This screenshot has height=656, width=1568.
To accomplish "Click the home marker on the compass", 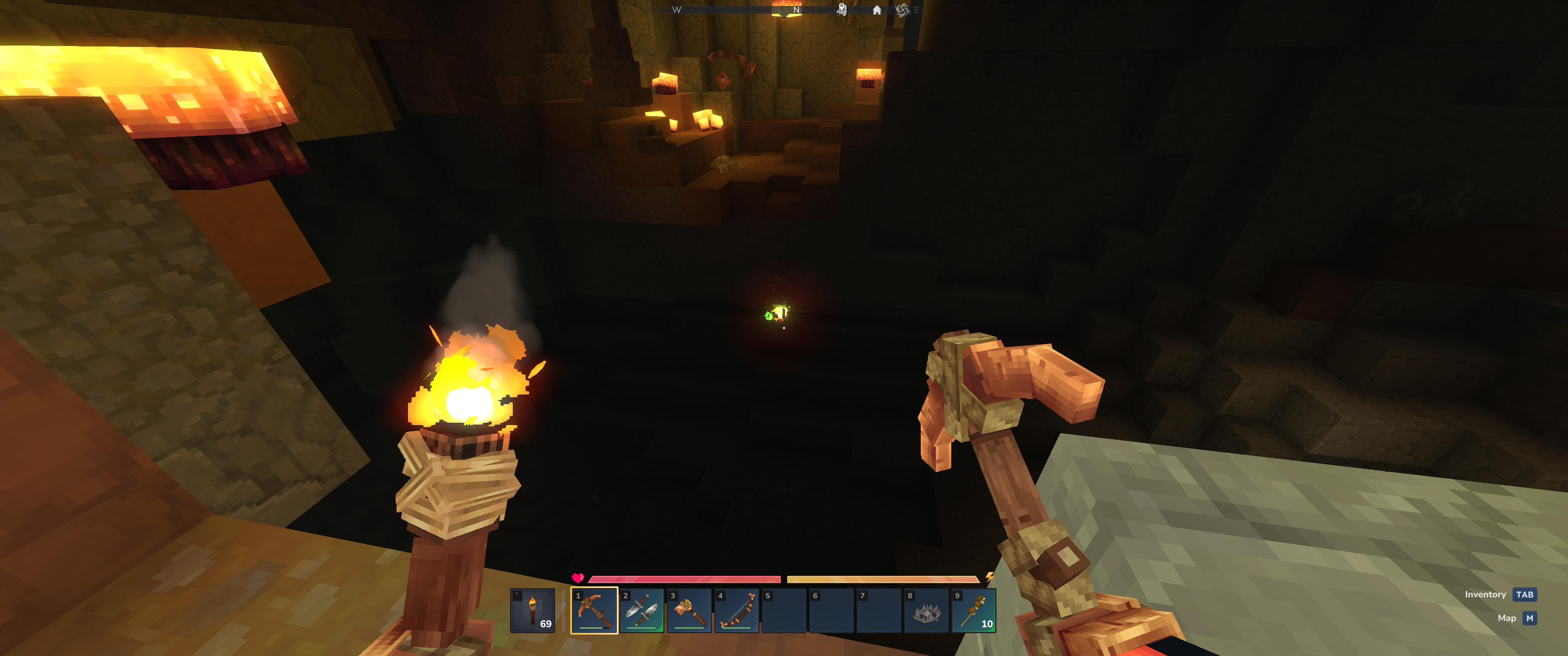I will pos(877,10).
